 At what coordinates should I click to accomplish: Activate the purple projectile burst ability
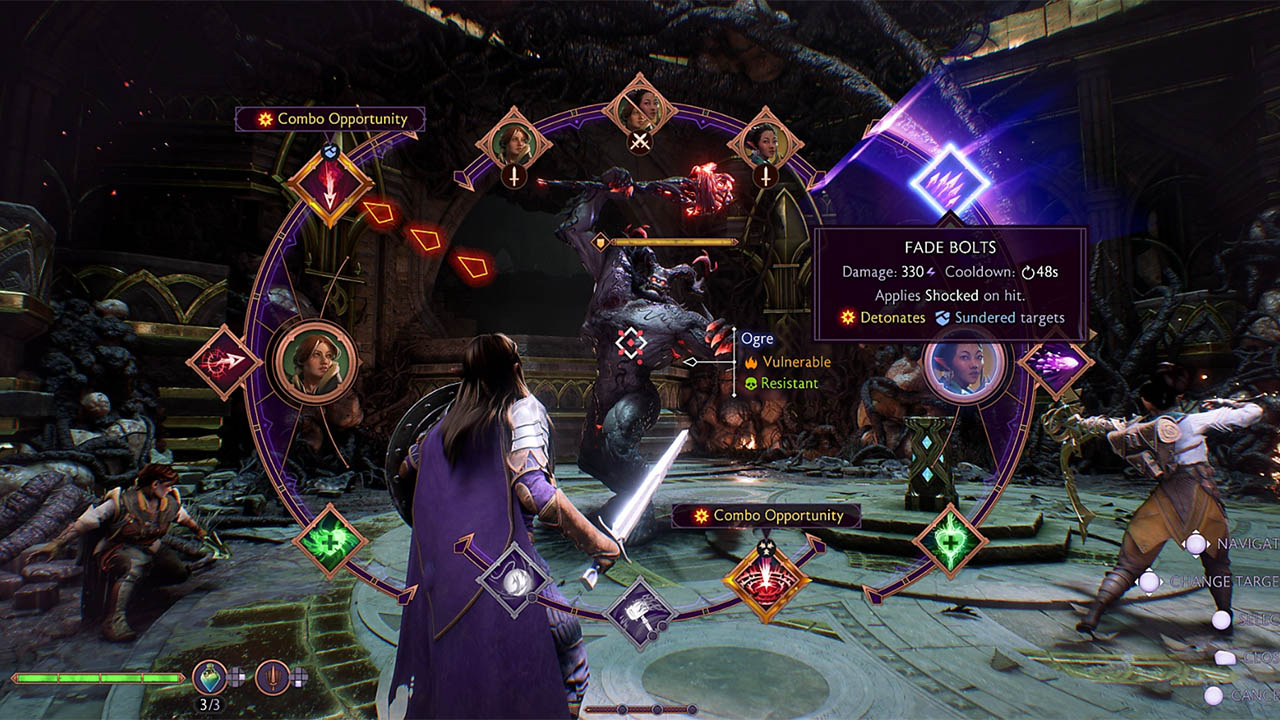tap(1055, 362)
